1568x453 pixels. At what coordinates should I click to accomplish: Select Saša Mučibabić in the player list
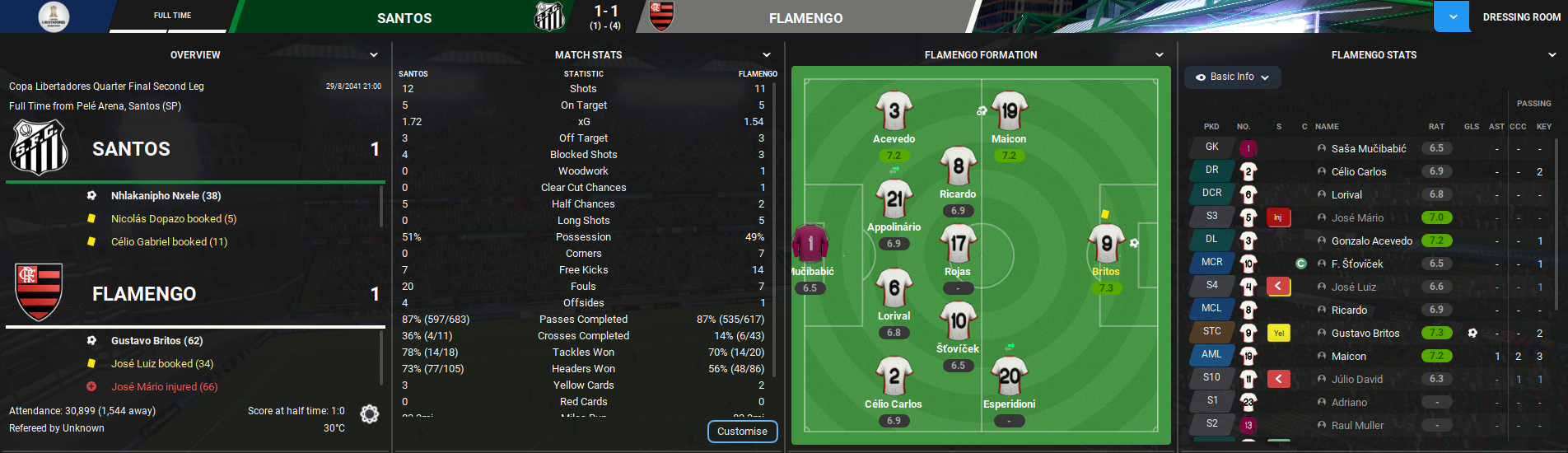1368,149
